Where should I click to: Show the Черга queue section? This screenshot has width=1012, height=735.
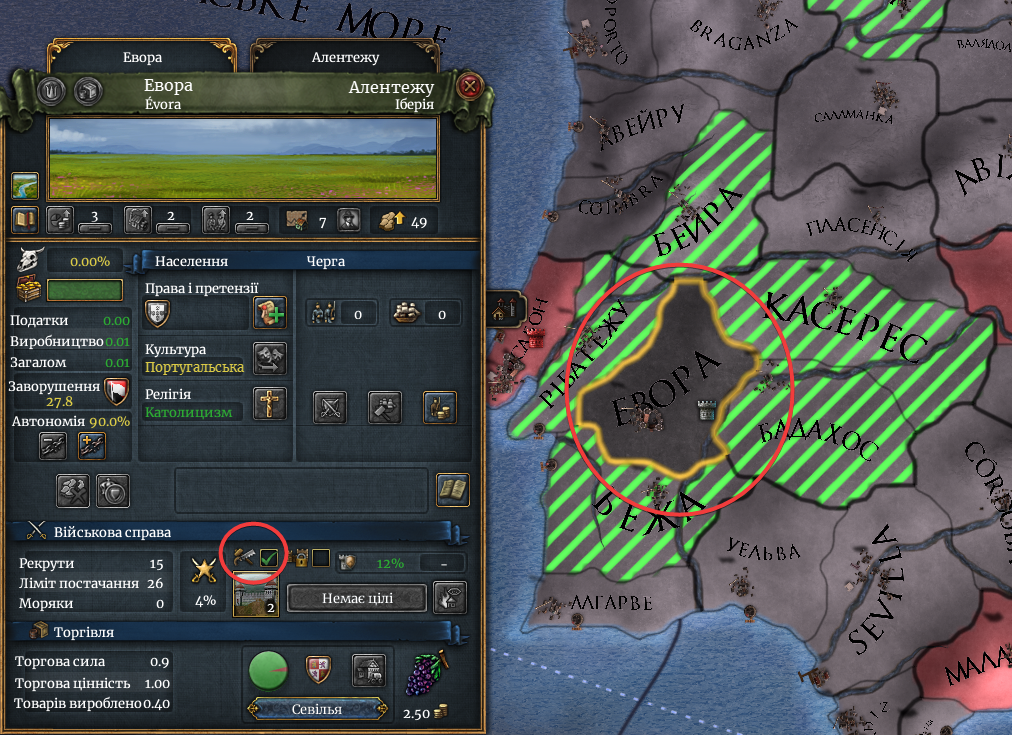[x=326, y=261]
